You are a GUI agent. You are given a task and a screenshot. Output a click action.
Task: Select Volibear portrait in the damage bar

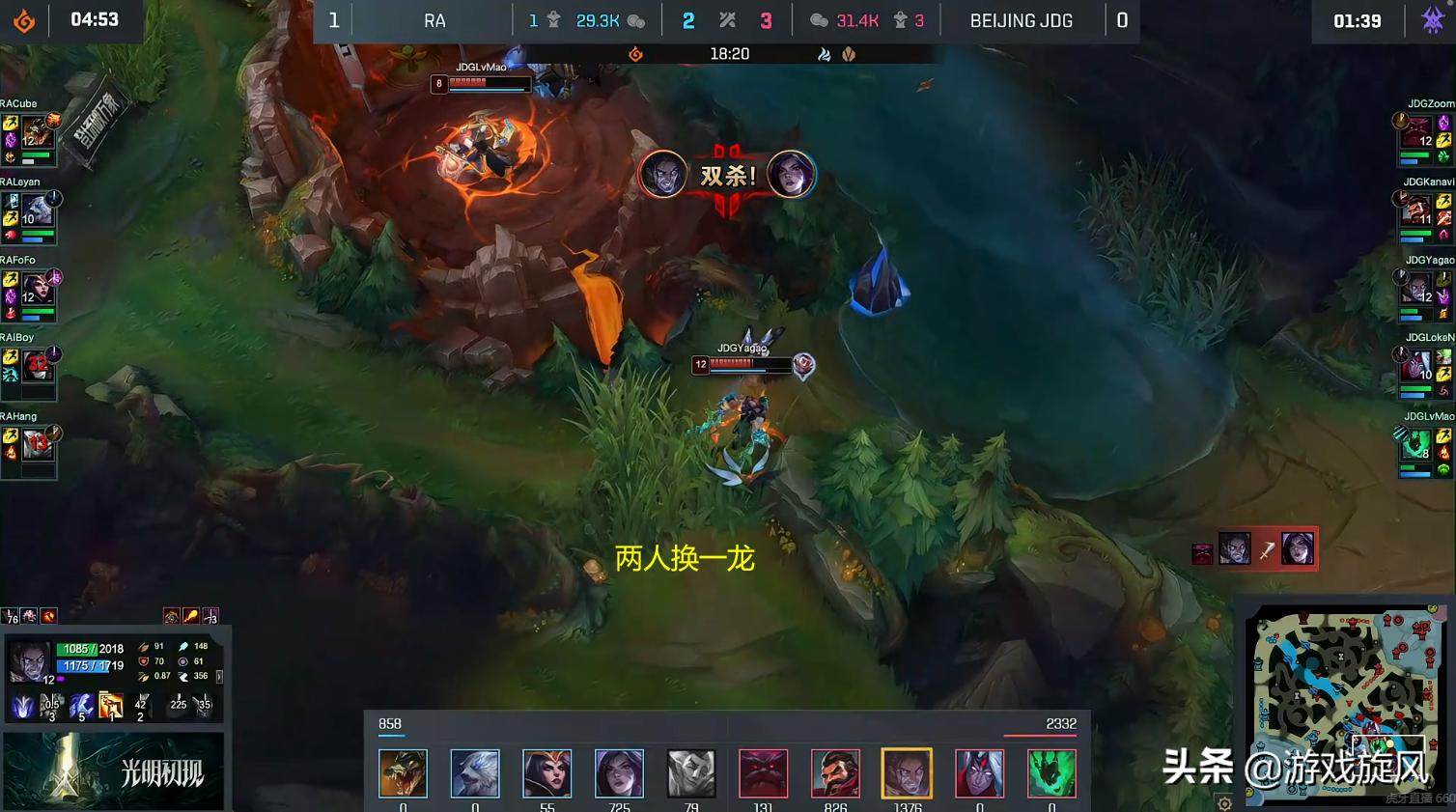(x=475, y=773)
